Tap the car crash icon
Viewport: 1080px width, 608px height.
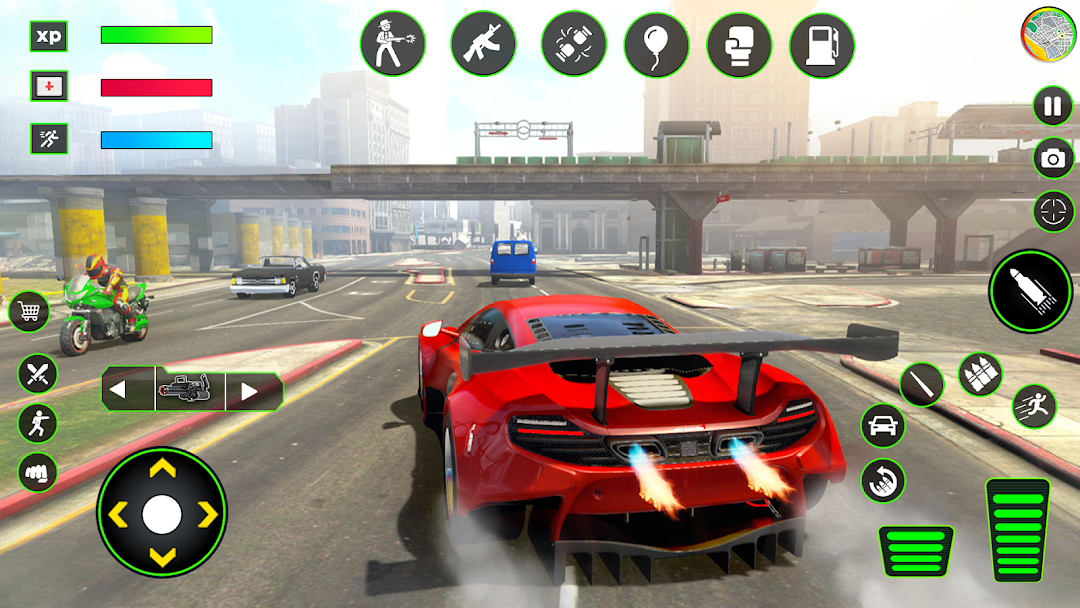pyautogui.click(x=574, y=44)
